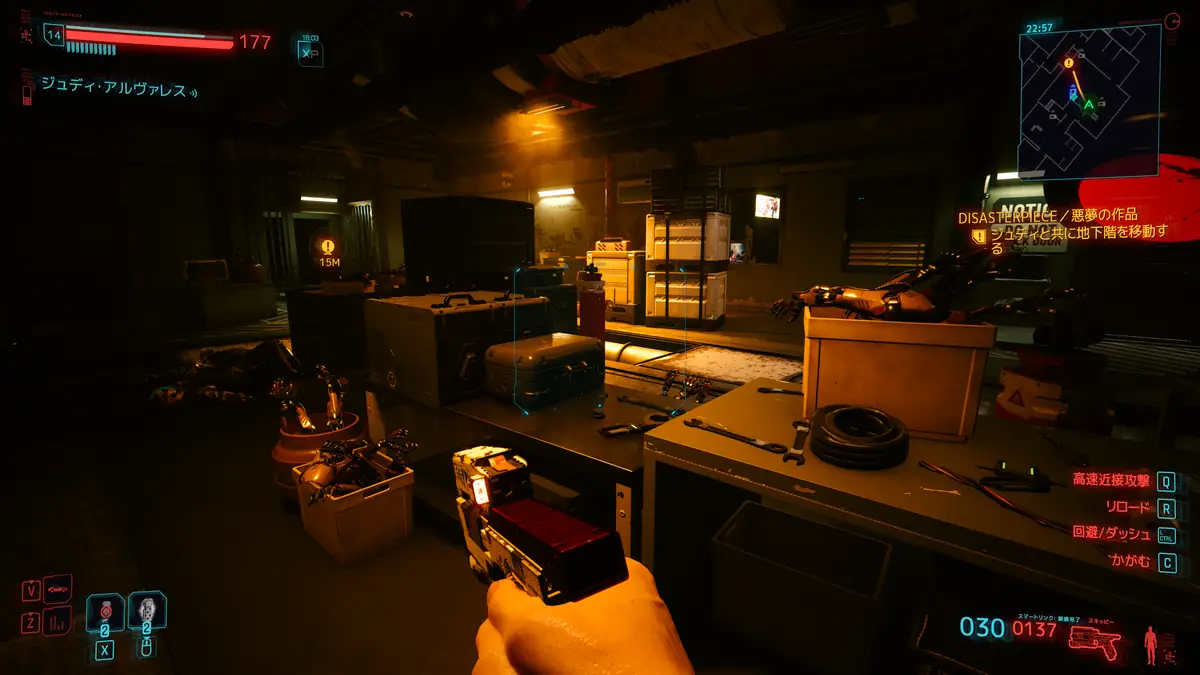Click the level 14 badge
The width and height of the screenshot is (1200, 675).
coord(54,35)
